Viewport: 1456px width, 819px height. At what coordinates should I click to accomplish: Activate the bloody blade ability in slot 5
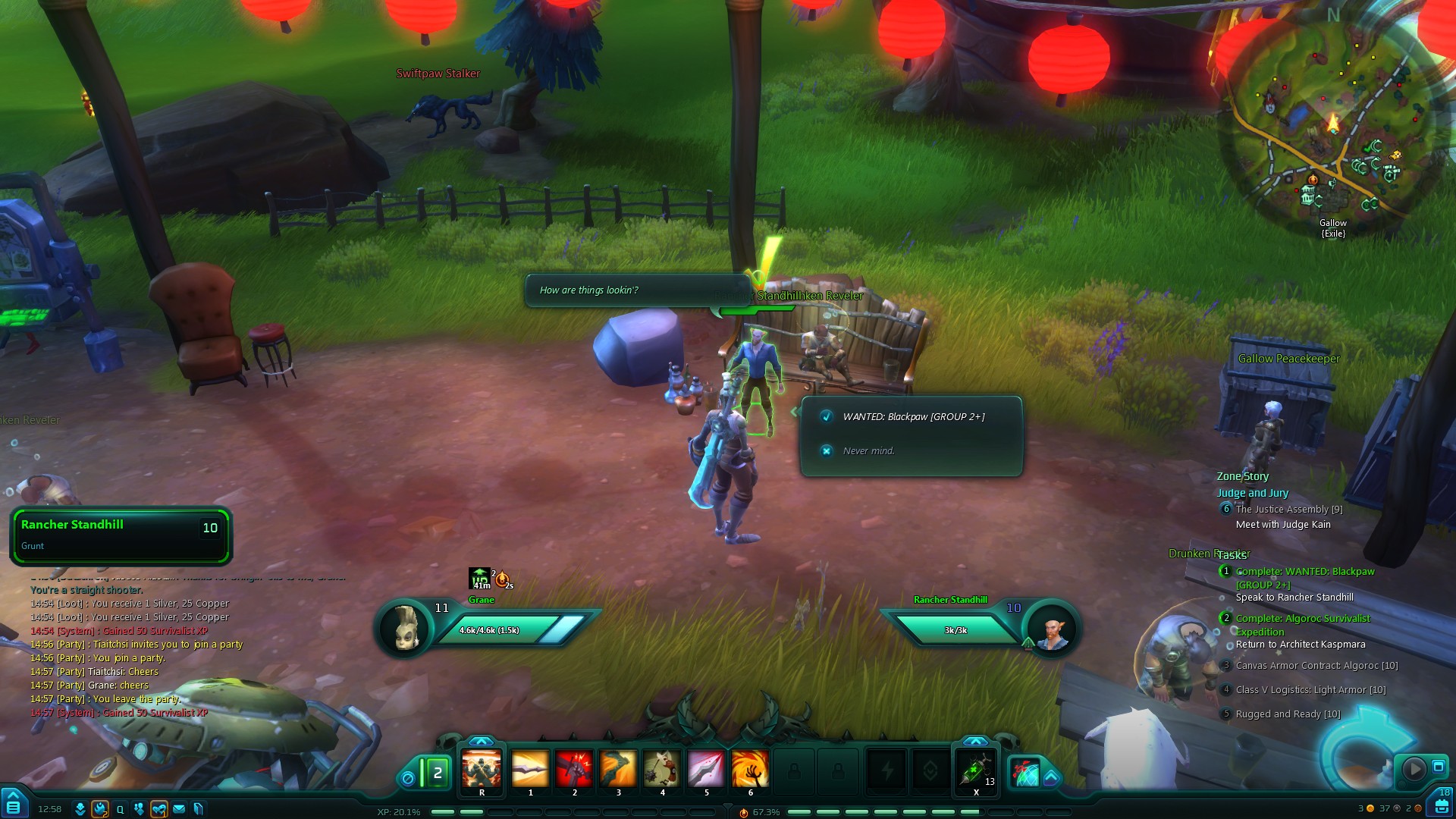click(706, 770)
